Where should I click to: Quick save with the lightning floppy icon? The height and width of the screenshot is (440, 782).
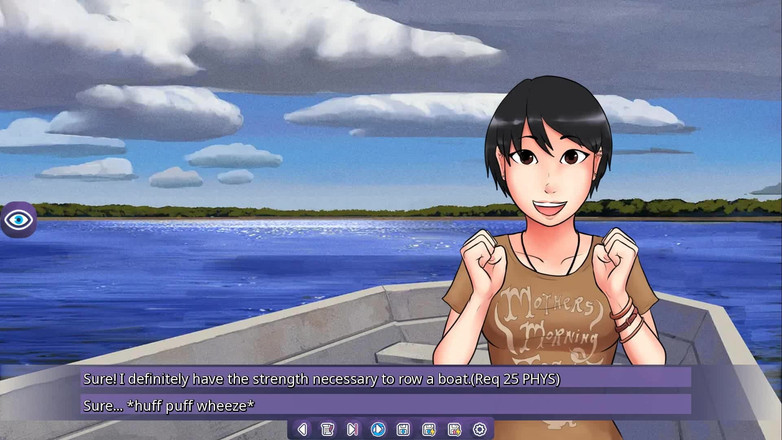pyautogui.click(x=429, y=429)
